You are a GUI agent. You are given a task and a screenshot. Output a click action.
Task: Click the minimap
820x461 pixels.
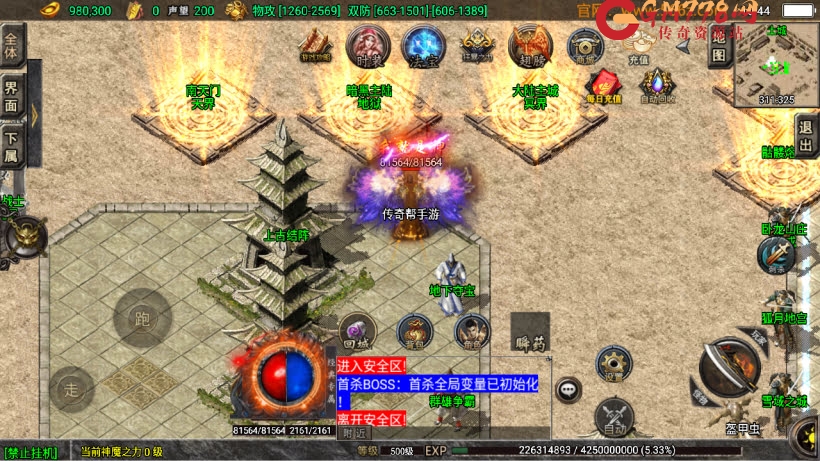(777, 64)
